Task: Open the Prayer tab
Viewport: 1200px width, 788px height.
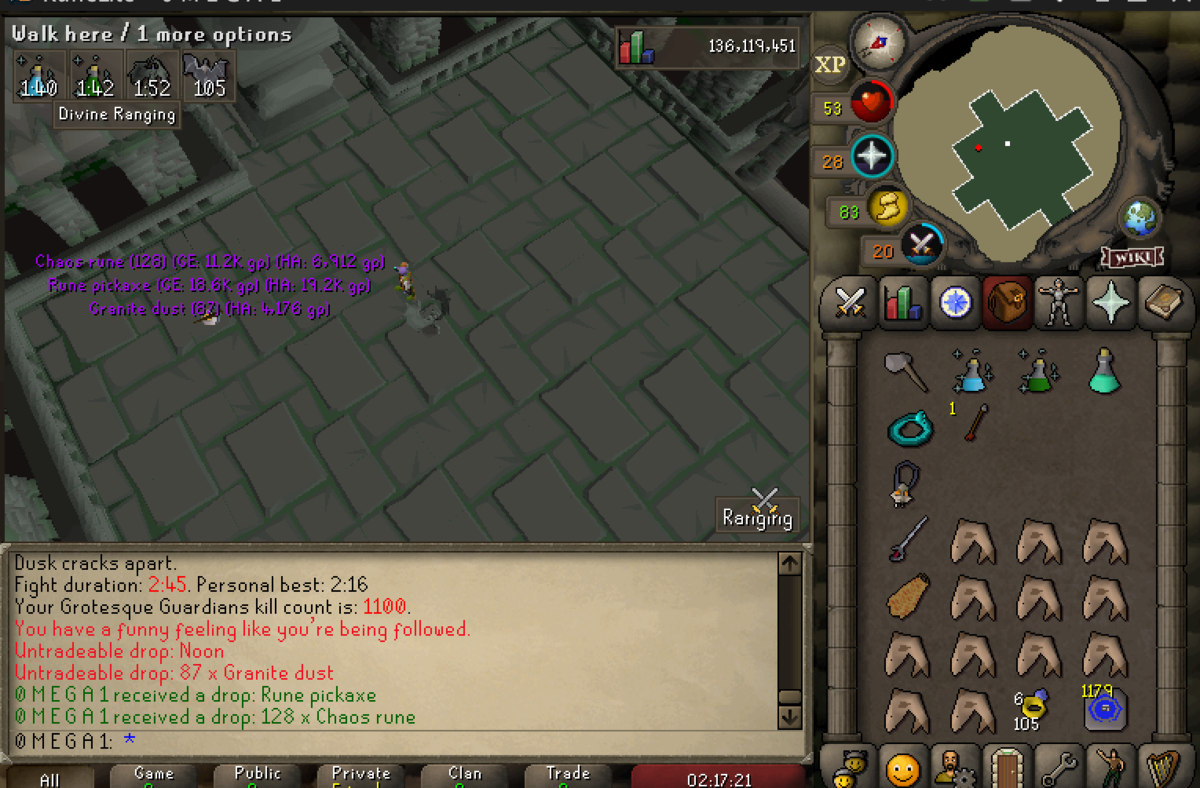Action: point(1110,302)
